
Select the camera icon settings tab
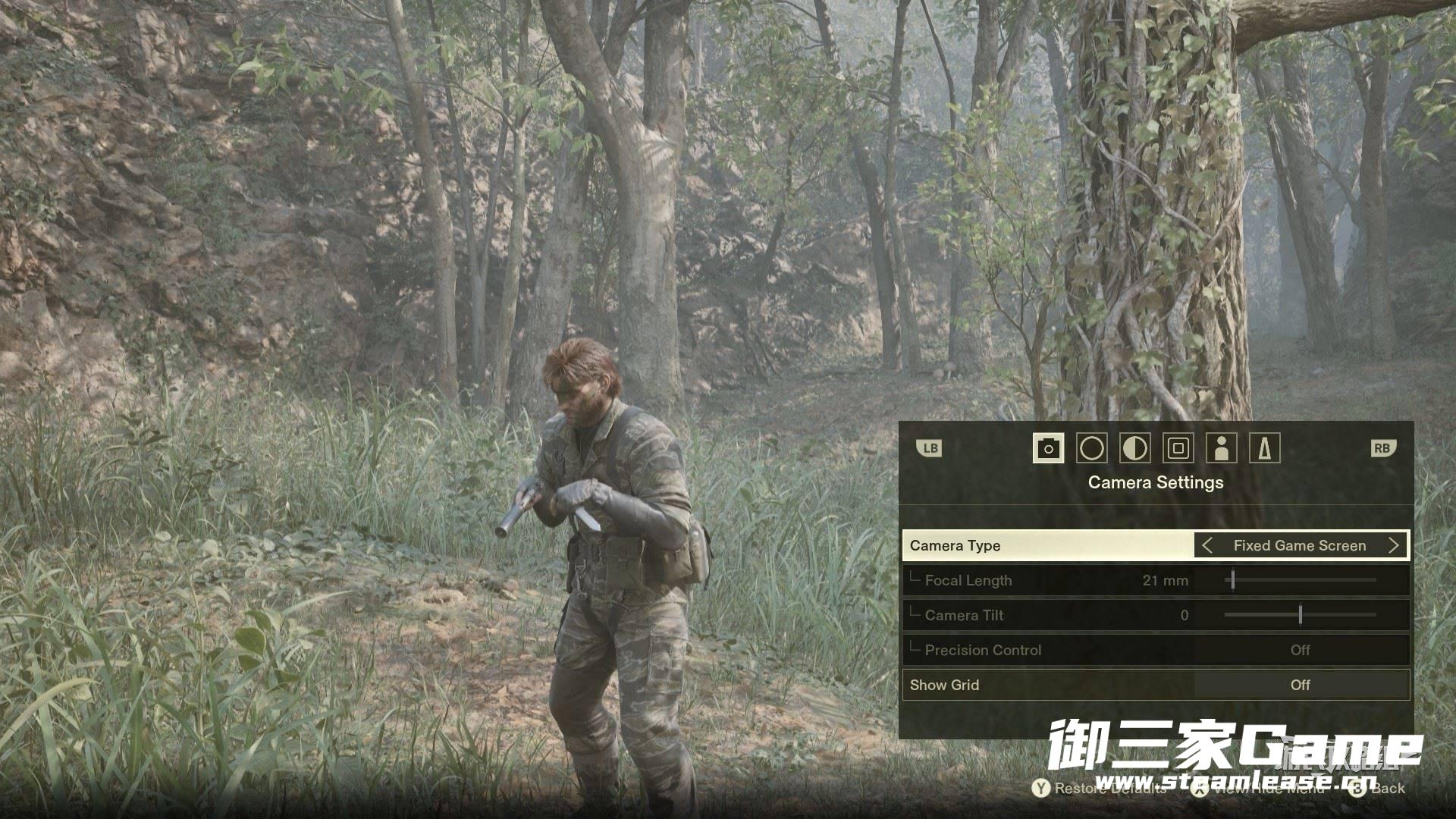pos(1048,448)
